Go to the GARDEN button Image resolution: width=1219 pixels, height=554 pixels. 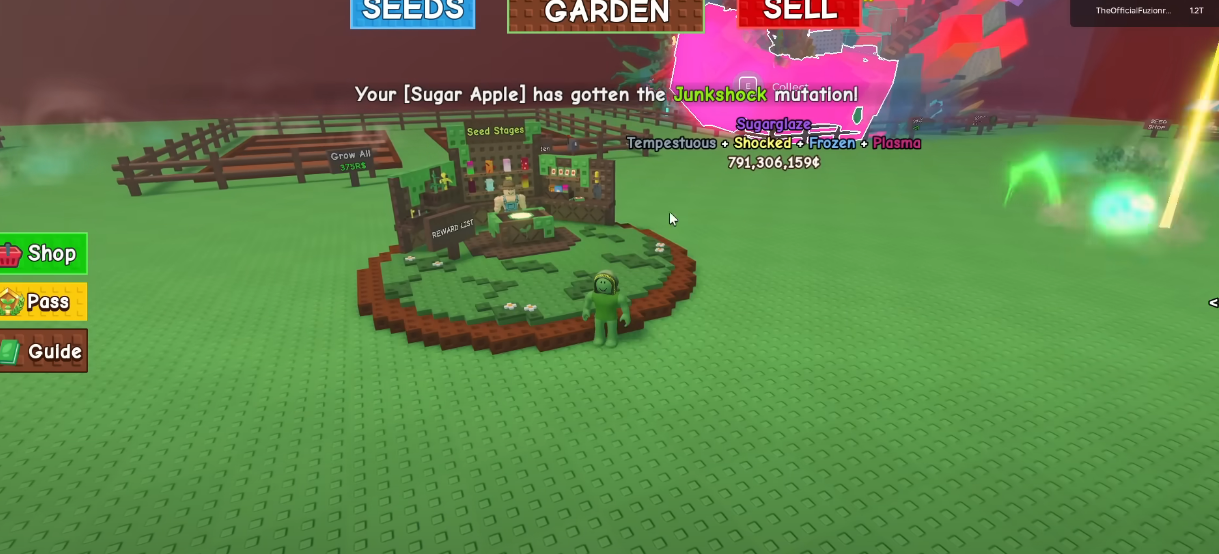coord(606,13)
